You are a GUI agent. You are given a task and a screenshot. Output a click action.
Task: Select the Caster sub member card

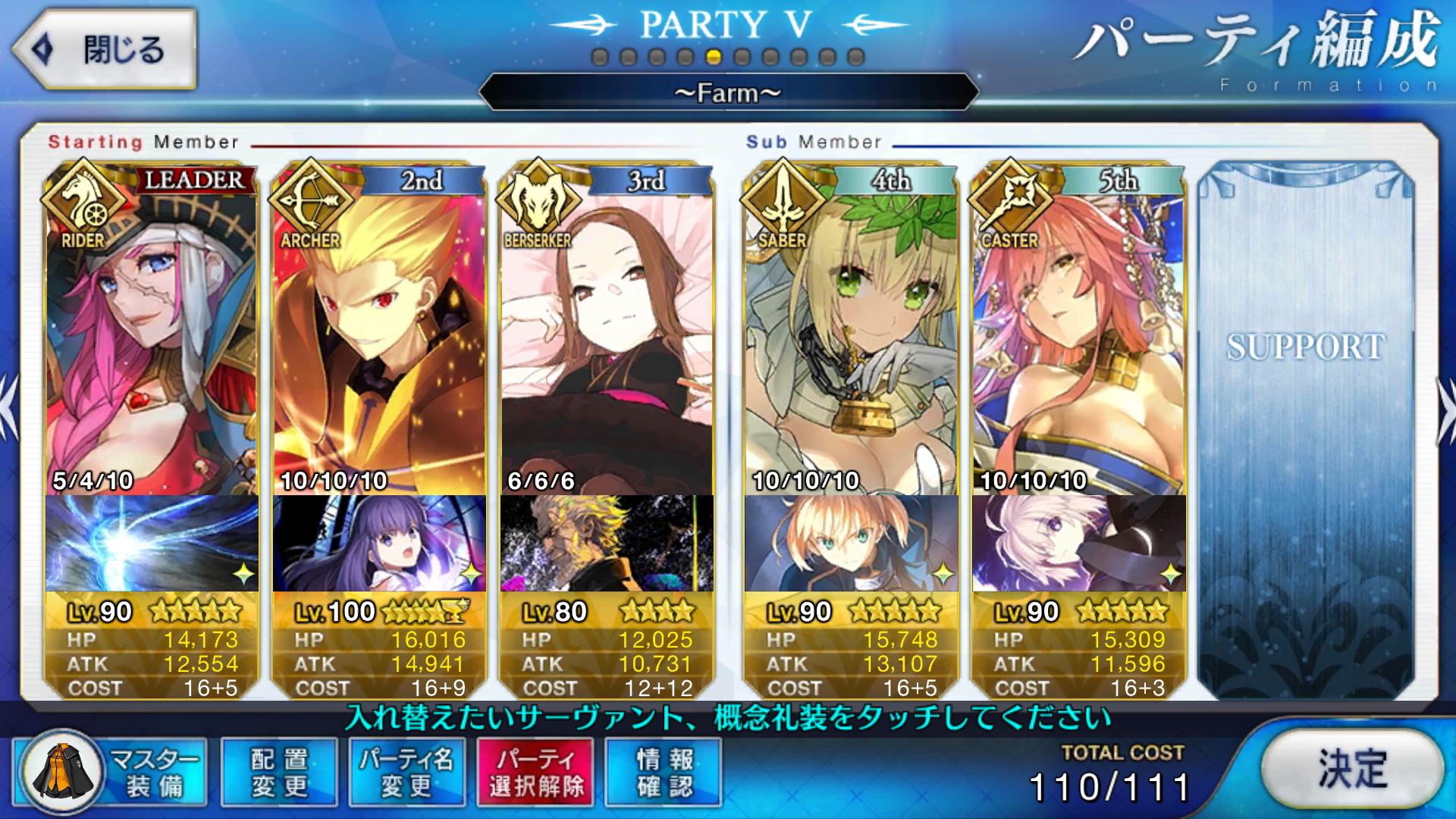click(1078, 334)
